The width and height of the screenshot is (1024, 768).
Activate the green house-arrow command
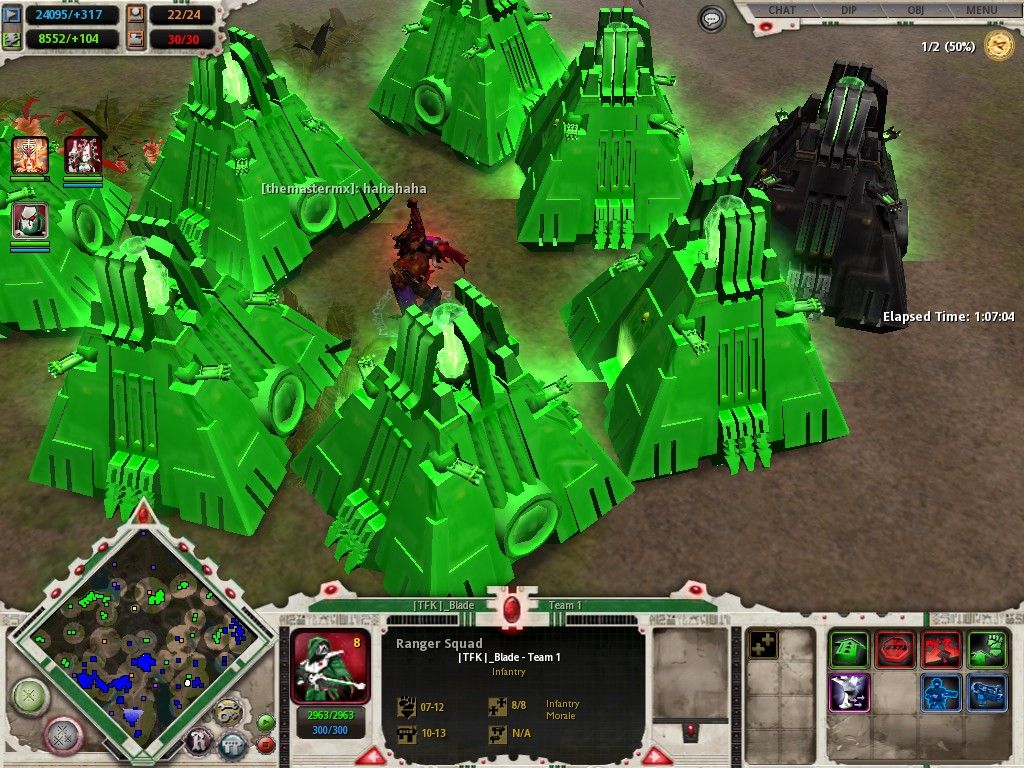[849, 650]
